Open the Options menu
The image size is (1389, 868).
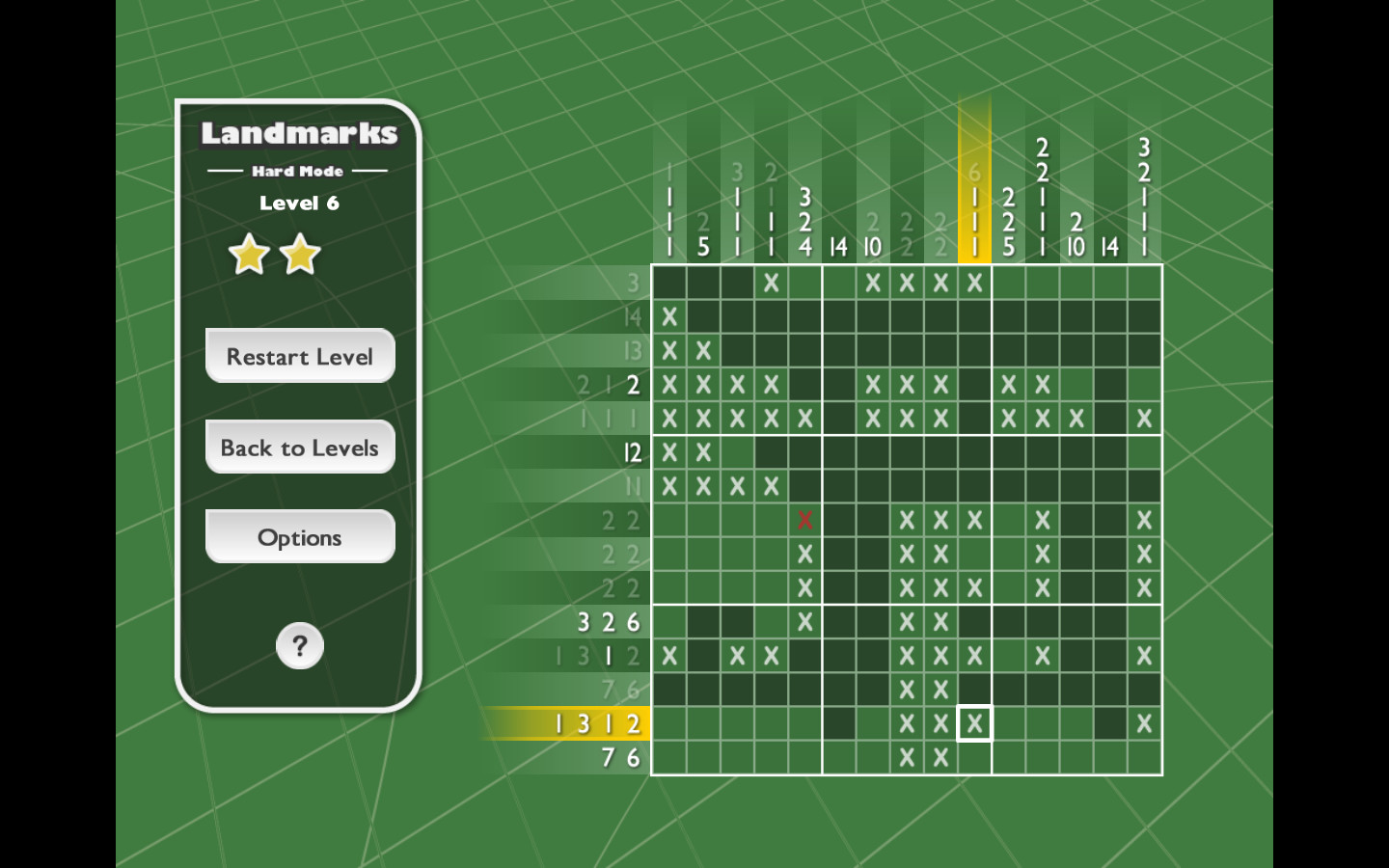[x=299, y=536]
